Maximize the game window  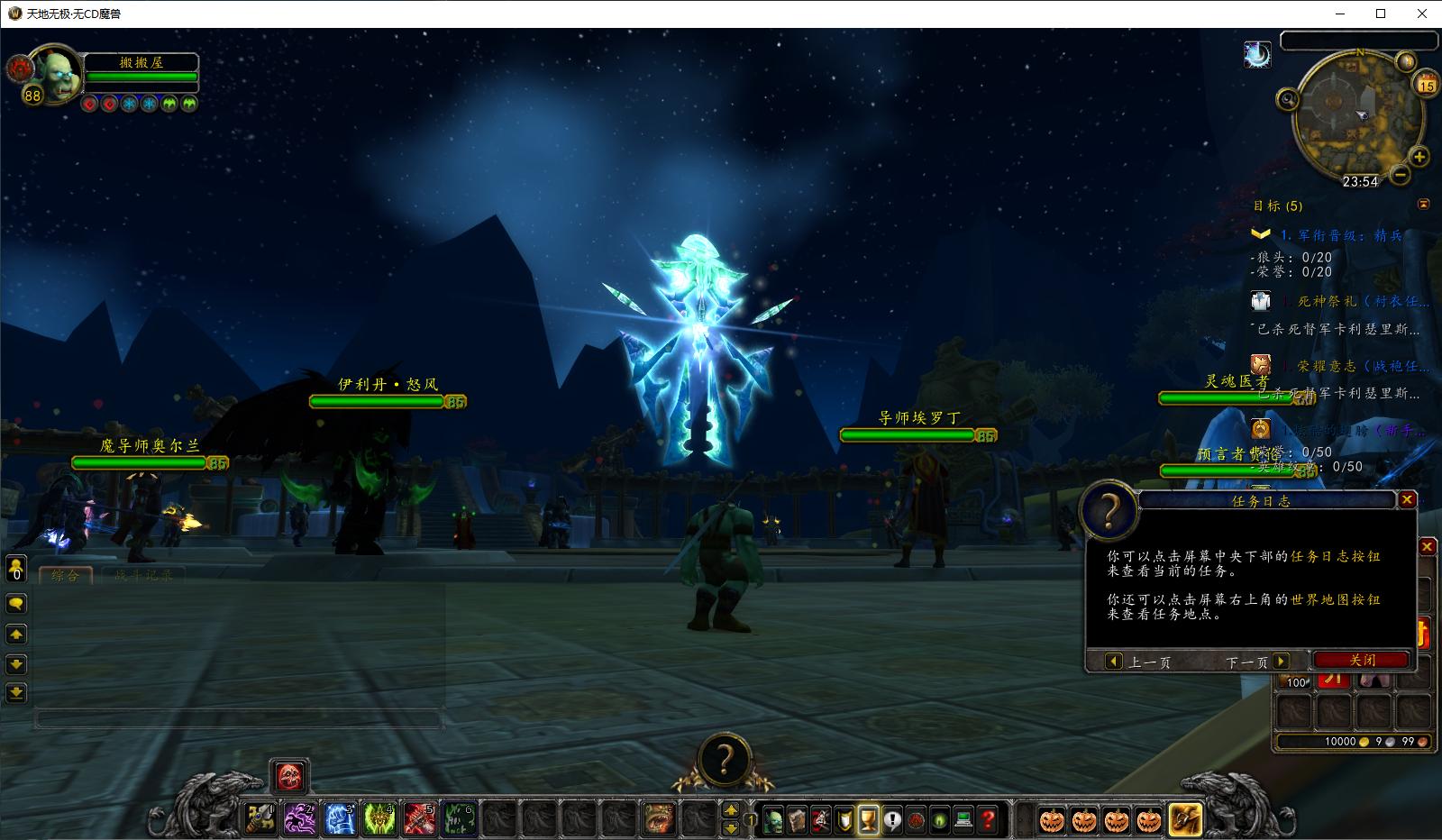point(1381,14)
